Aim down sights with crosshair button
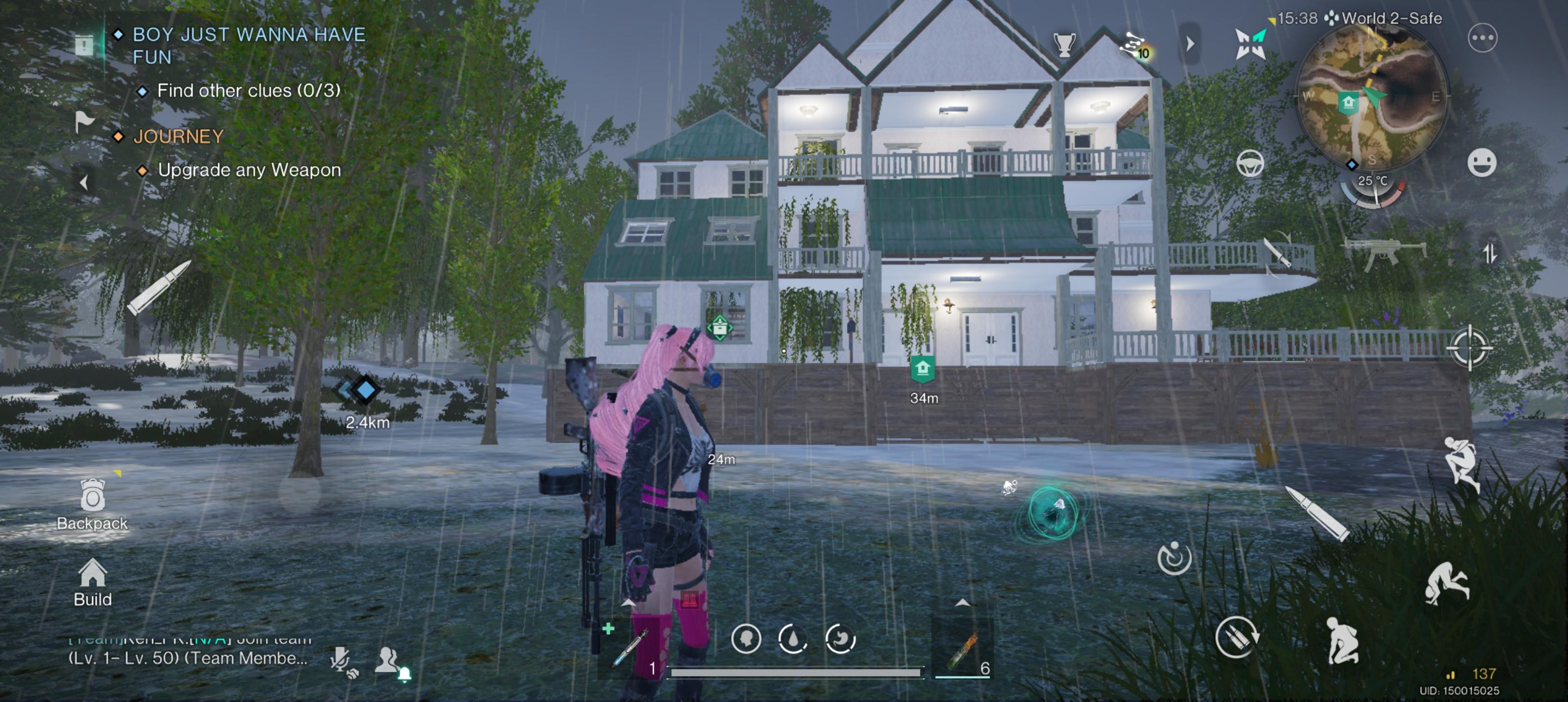 1469,348
